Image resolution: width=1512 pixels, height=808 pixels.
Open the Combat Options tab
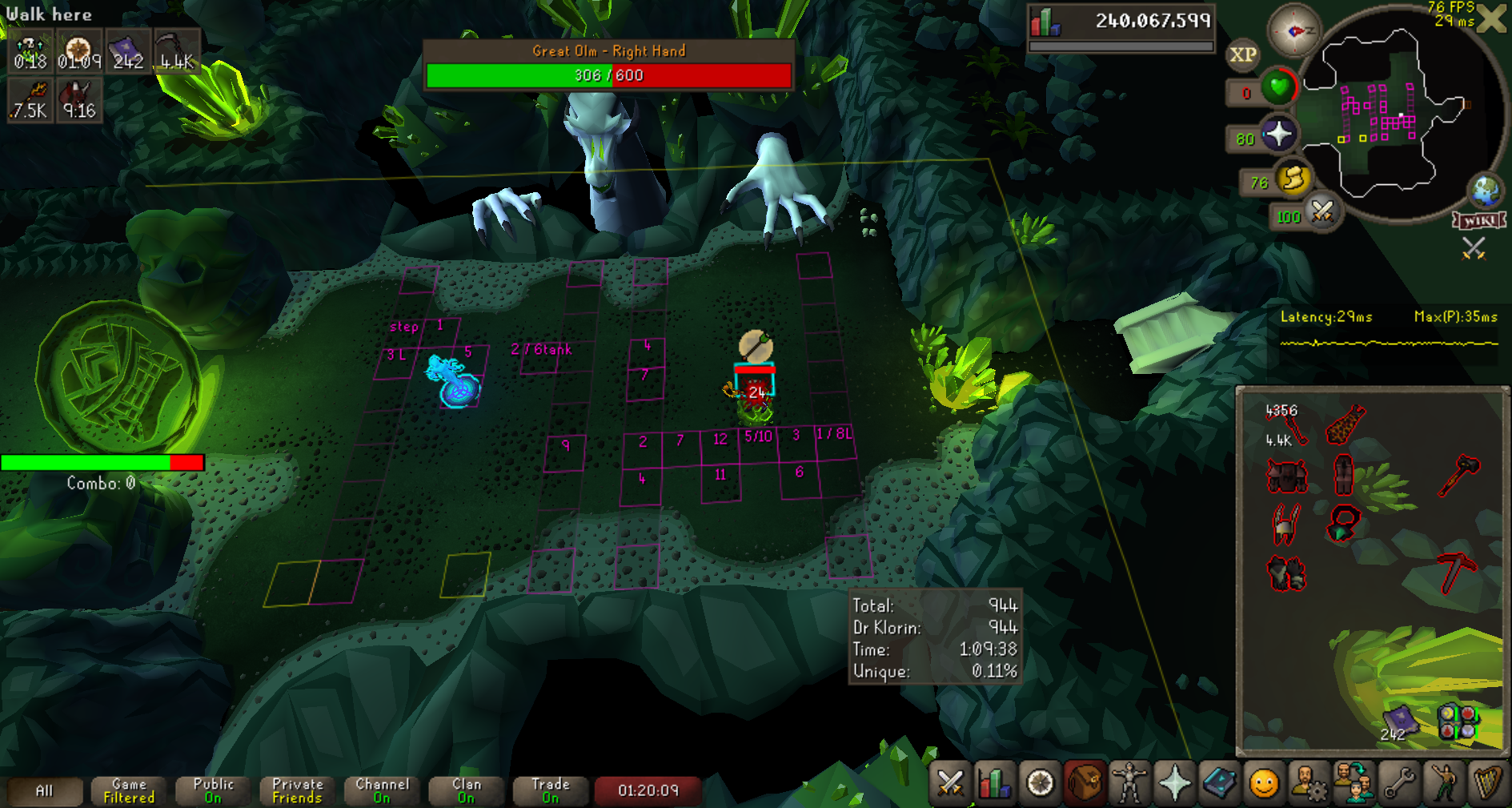(x=950, y=782)
